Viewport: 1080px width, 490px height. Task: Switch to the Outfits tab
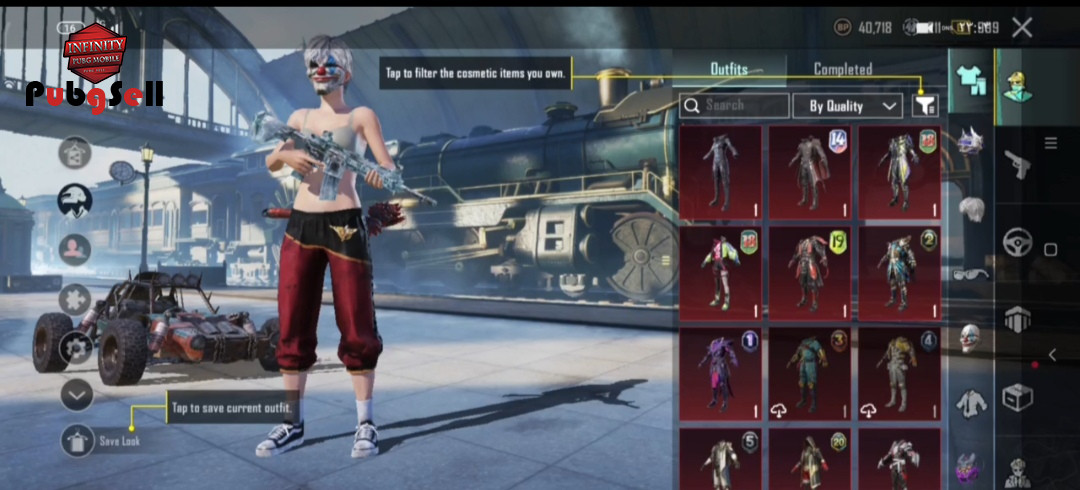pos(729,69)
